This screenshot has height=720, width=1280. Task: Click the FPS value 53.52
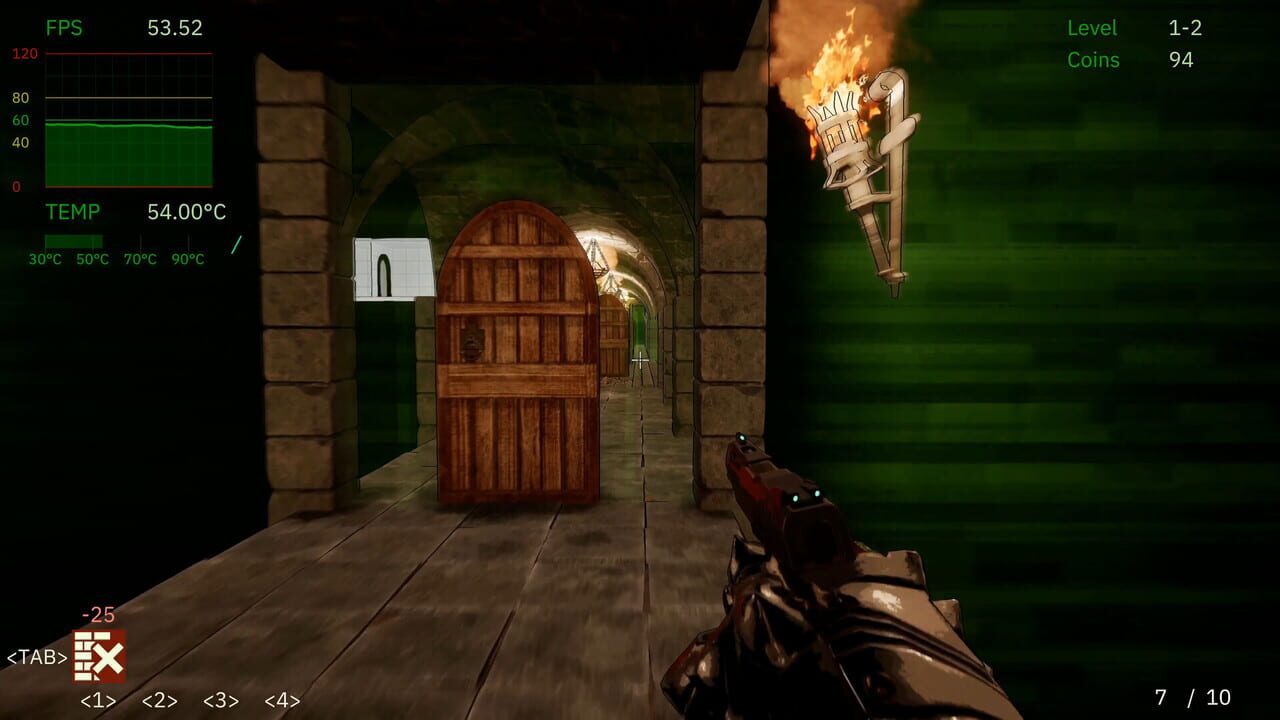point(174,28)
